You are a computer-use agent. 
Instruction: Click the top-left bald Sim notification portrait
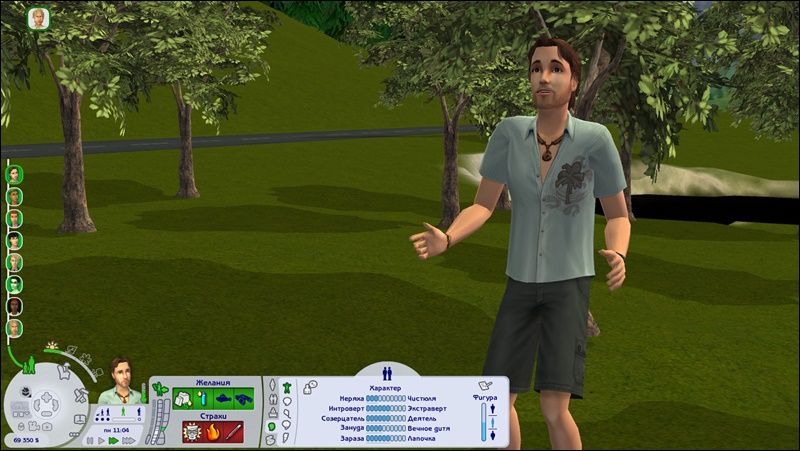coord(40,19)
